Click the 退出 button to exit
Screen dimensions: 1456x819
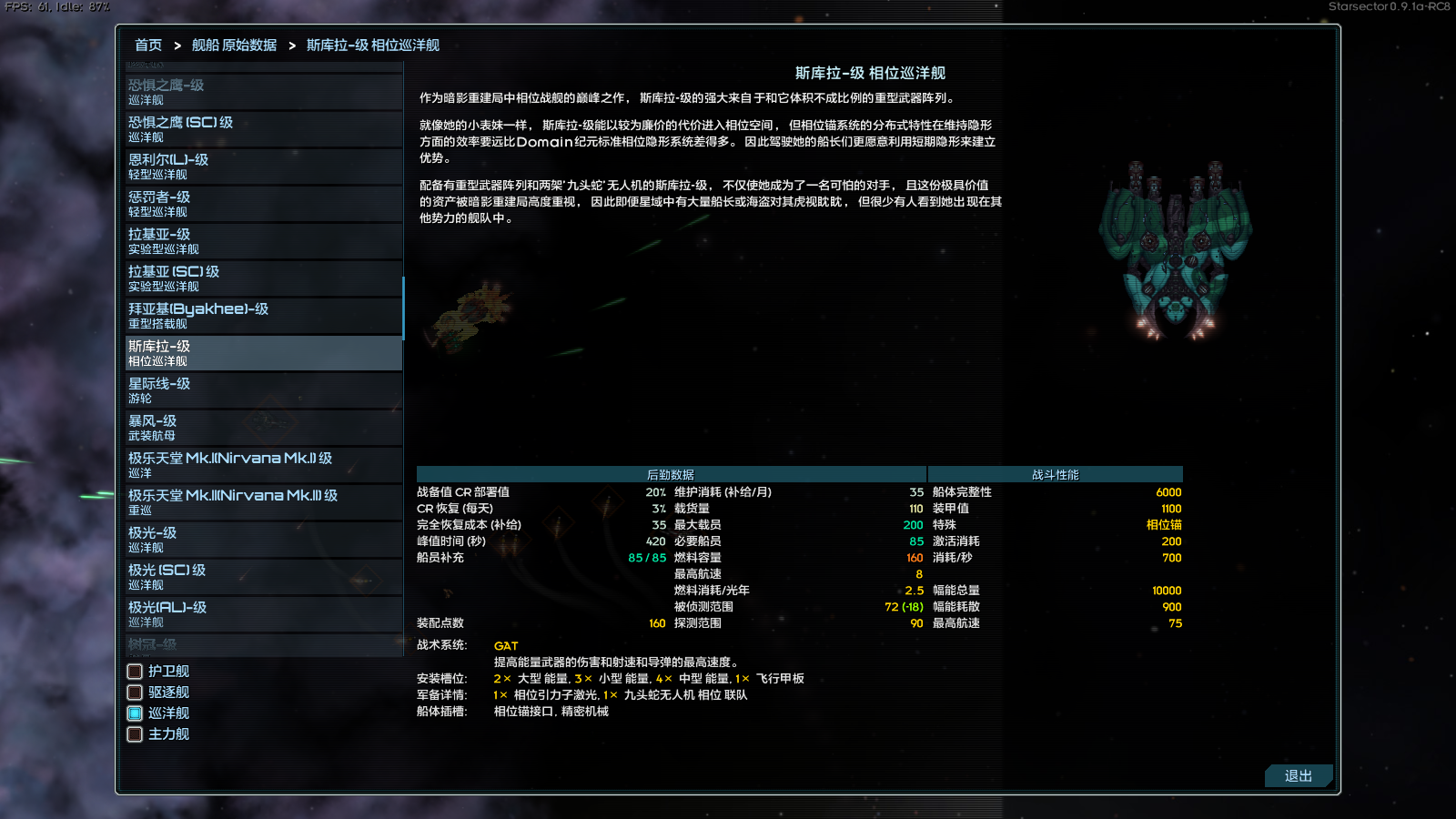(x=1299, y=776)
